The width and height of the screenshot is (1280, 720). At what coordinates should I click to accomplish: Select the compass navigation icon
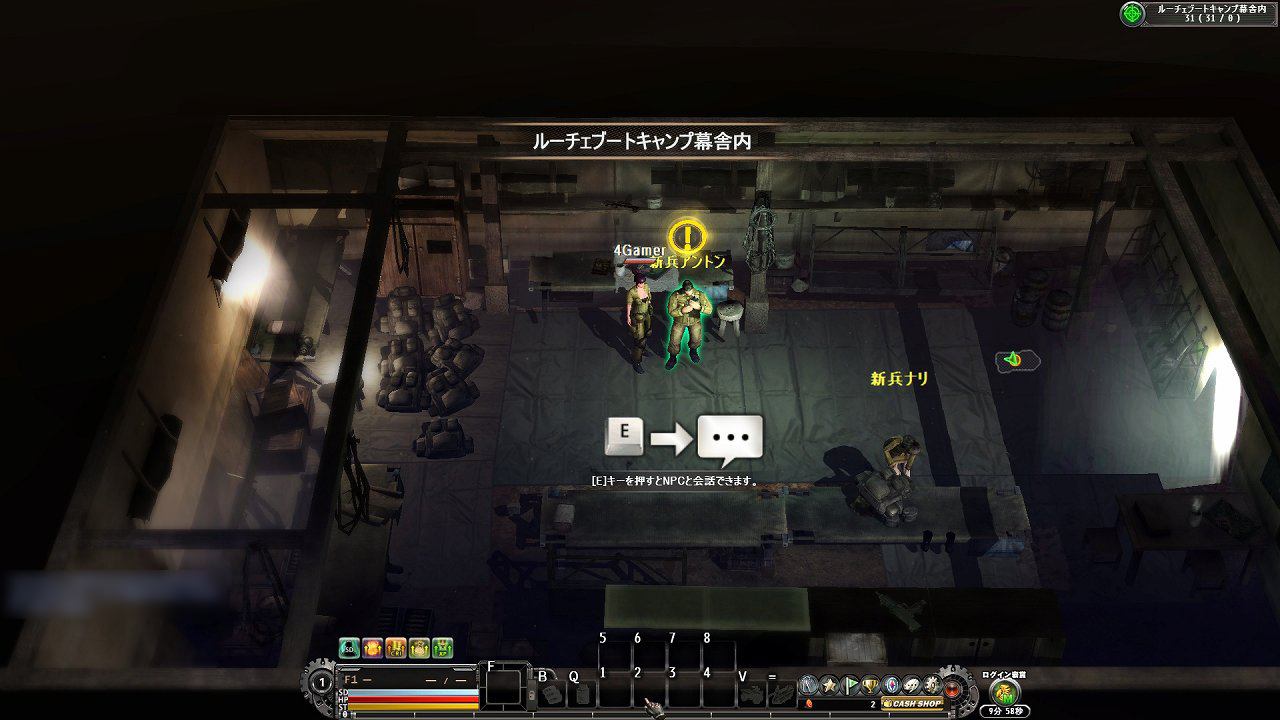tap(890, 685)
